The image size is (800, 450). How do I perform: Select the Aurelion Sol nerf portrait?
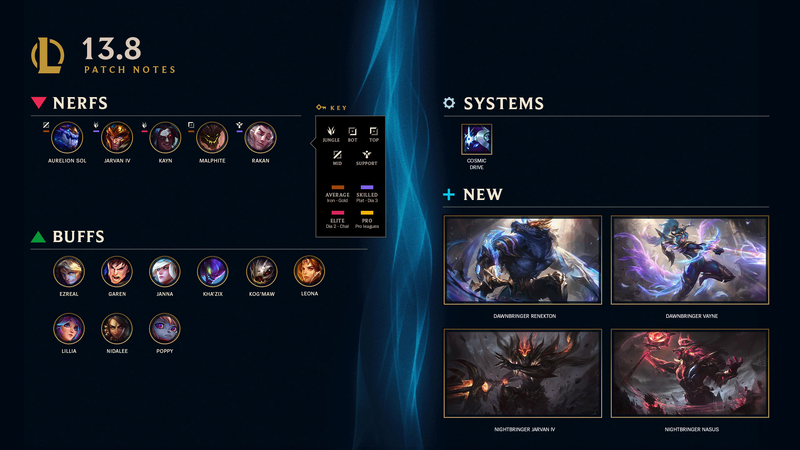click(67, 138)
